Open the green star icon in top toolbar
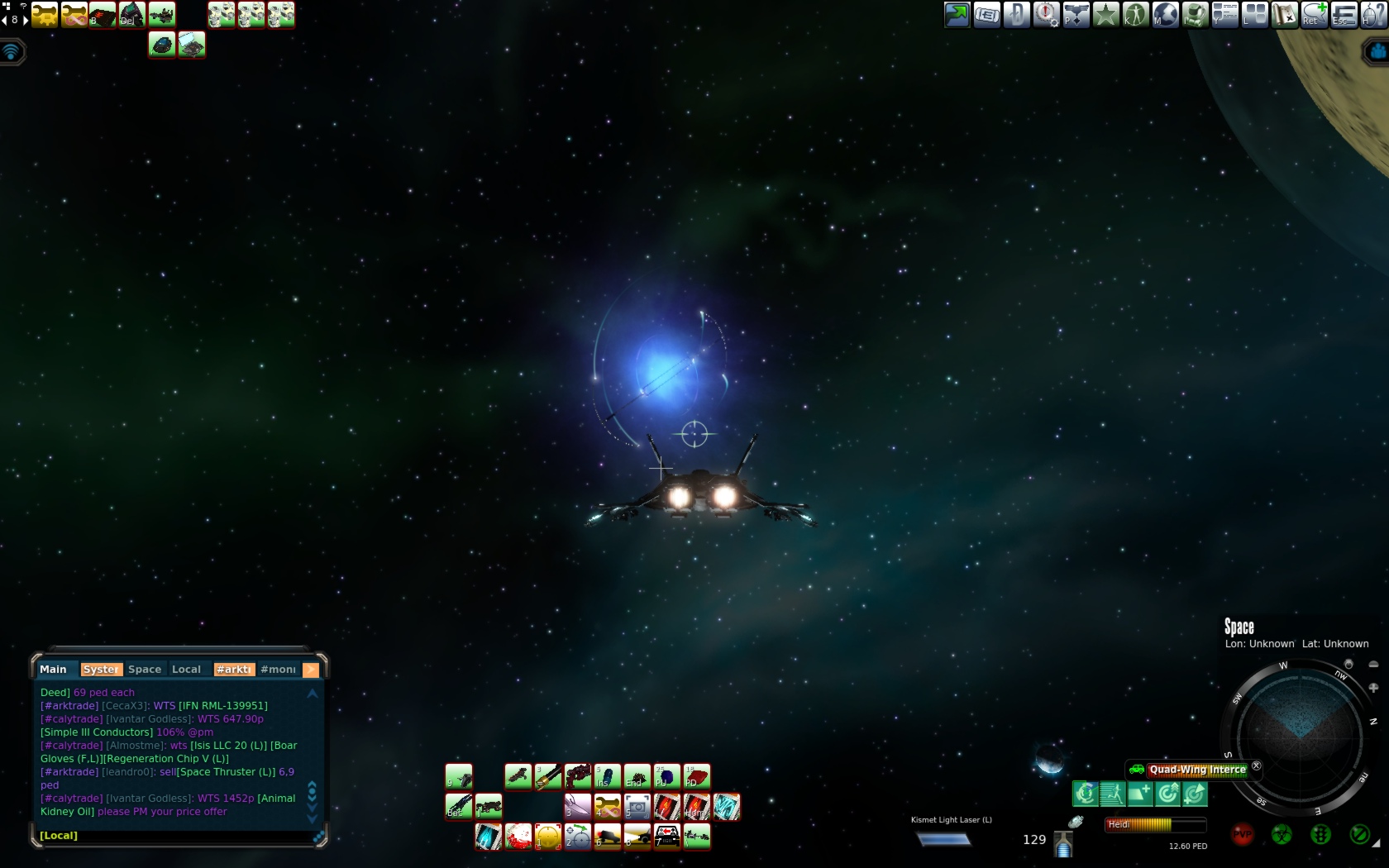Screen dimensions: 1389x868 click(x=1105, y=14)
